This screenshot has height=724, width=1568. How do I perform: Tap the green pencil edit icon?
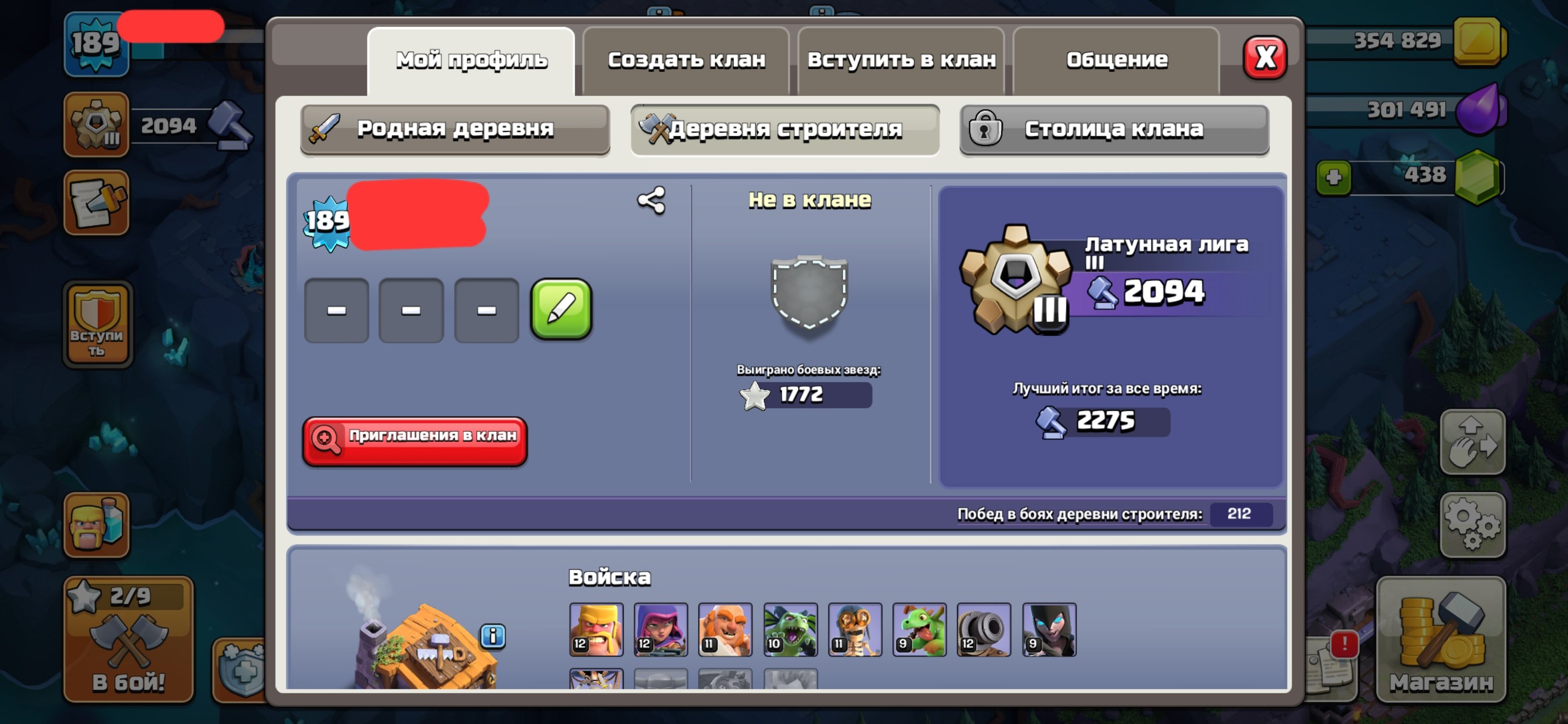click(562, 310)
